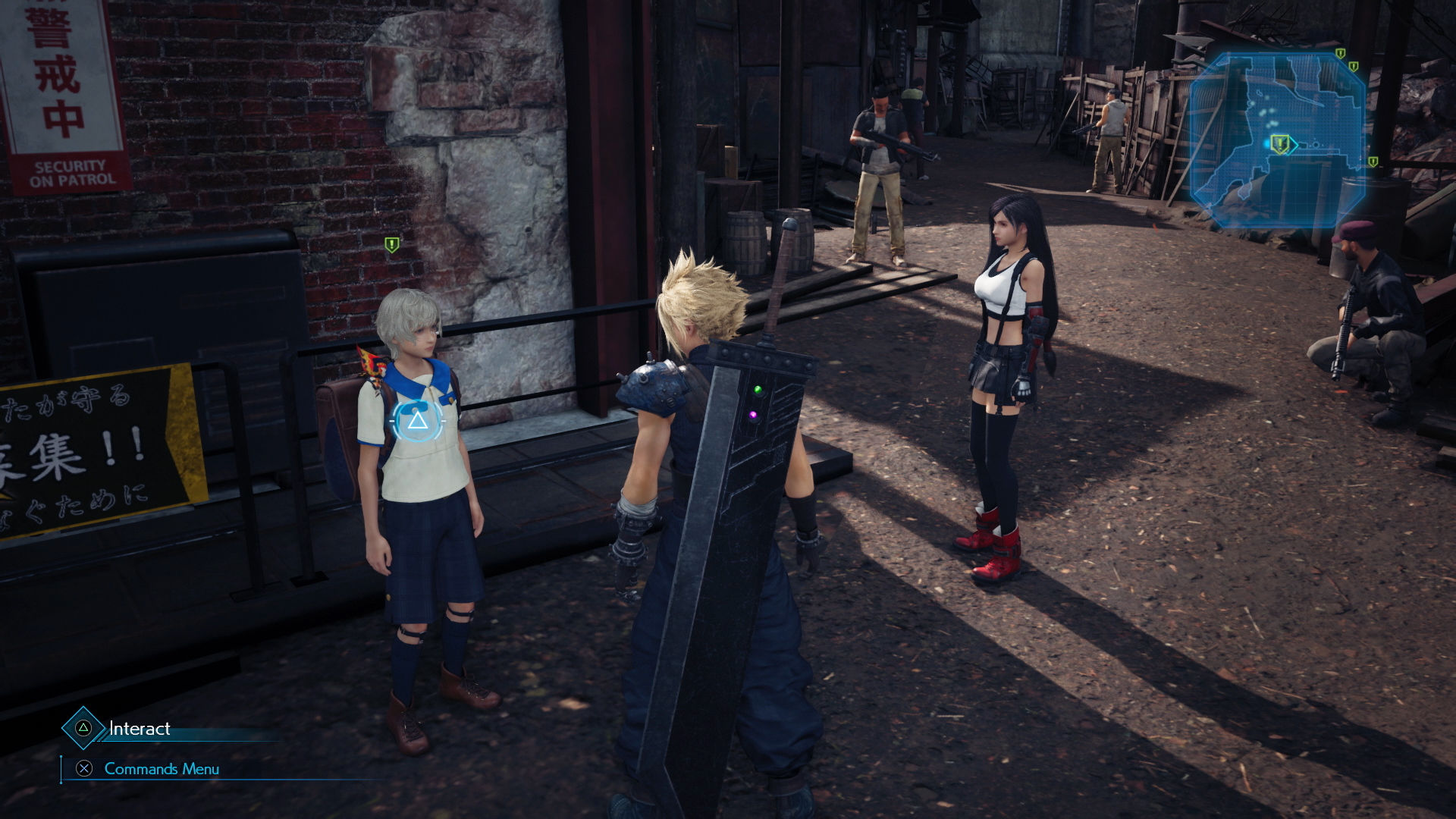Viewport: 1456px width, 819px height.
Task: Click the quest marker at the minimap's top-right edge
Action: pos(1340,53)
